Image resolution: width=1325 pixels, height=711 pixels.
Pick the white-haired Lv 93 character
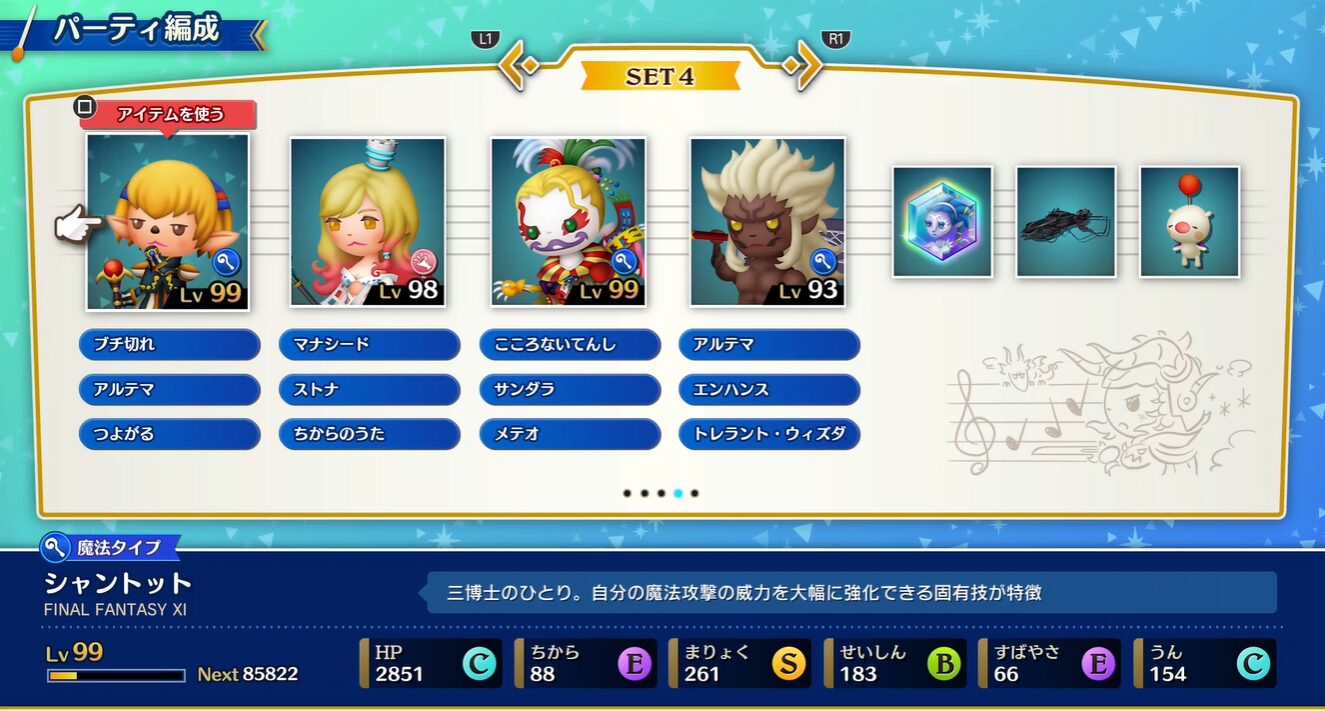point(767,221)
